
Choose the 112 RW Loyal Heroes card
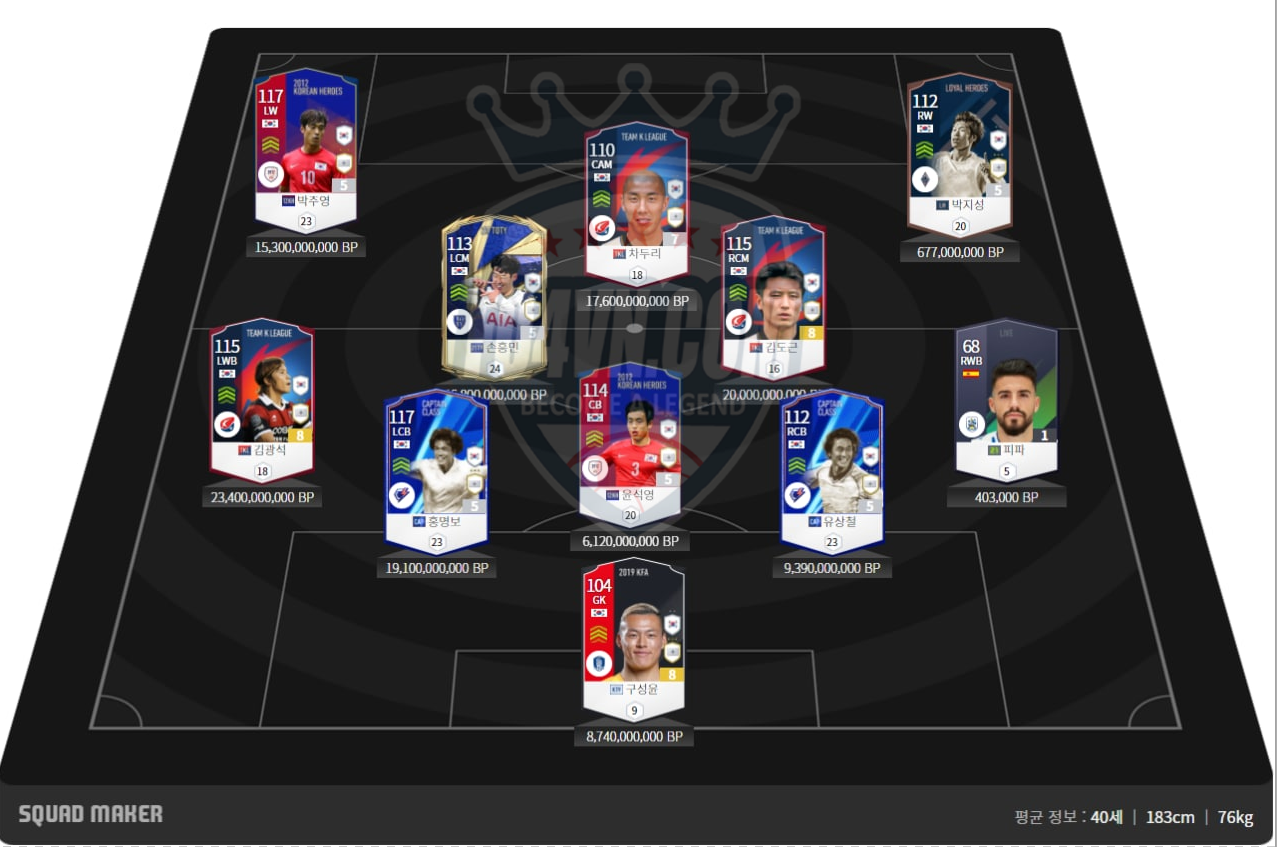click(x=959, y=146)
